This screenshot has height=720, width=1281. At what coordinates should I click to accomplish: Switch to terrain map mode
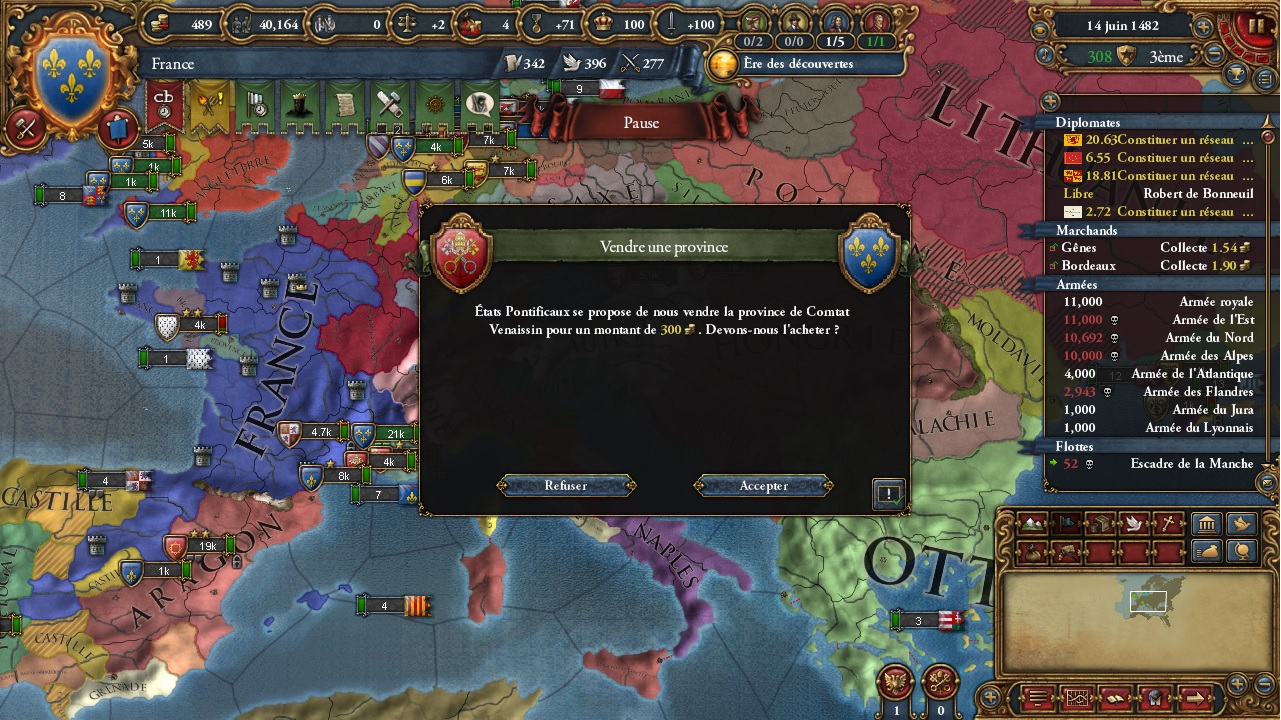1032,525
